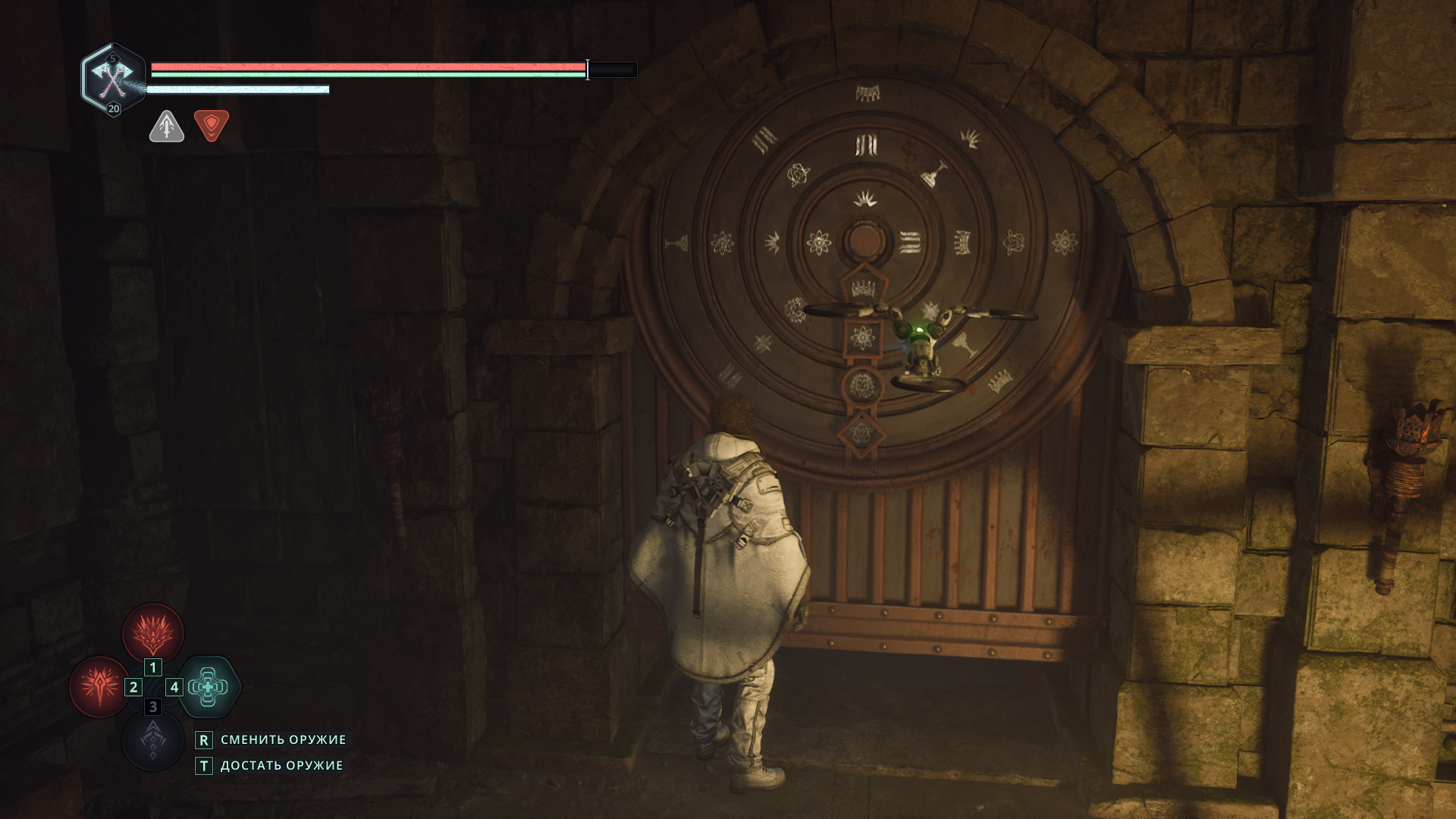Viewport: 1456px width, 819px height.
Task: Select the white upward arrow buff icon
Action: click(167, 126)
